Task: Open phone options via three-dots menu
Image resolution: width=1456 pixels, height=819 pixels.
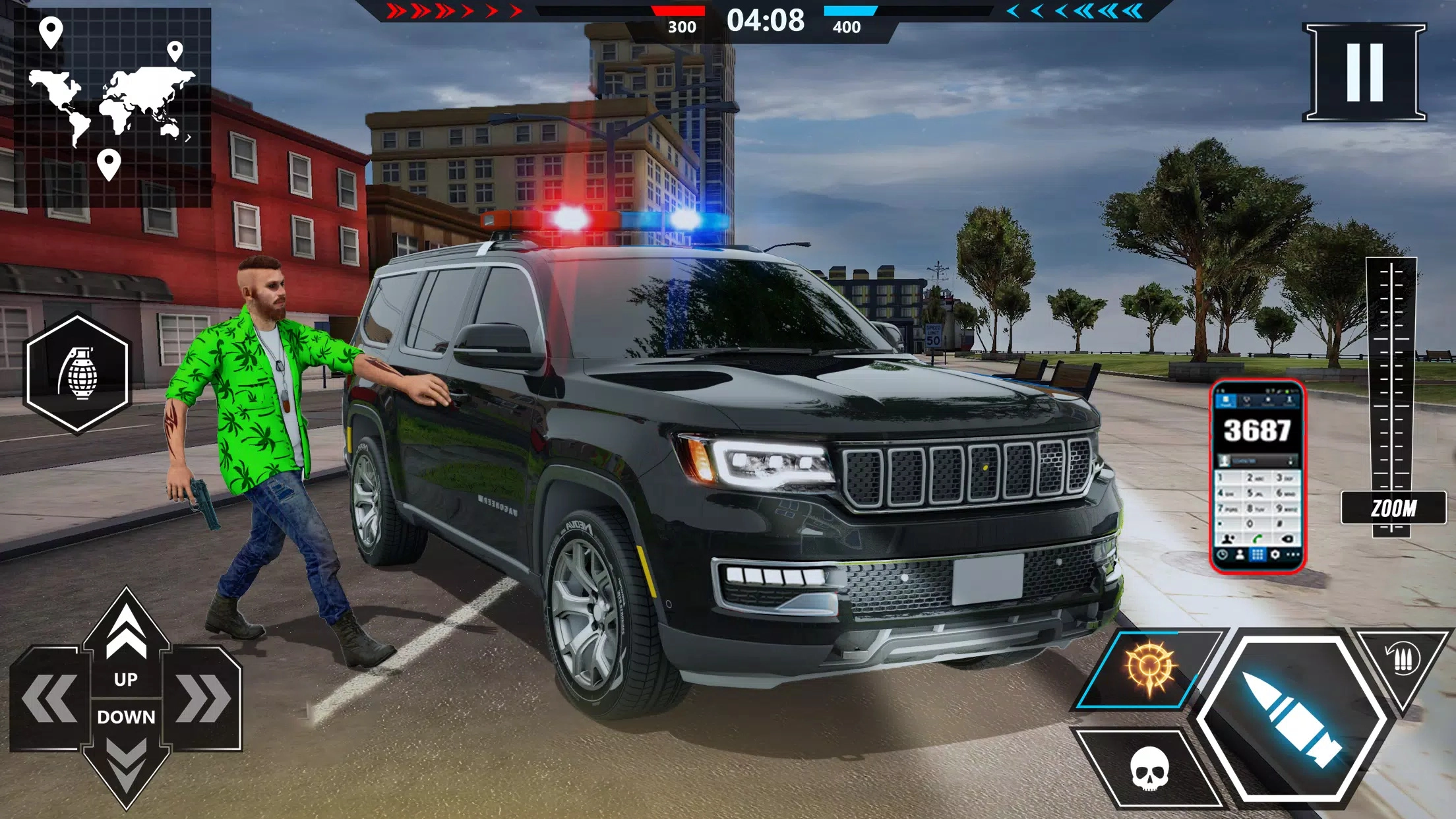Action: (x=1292, y=555)
